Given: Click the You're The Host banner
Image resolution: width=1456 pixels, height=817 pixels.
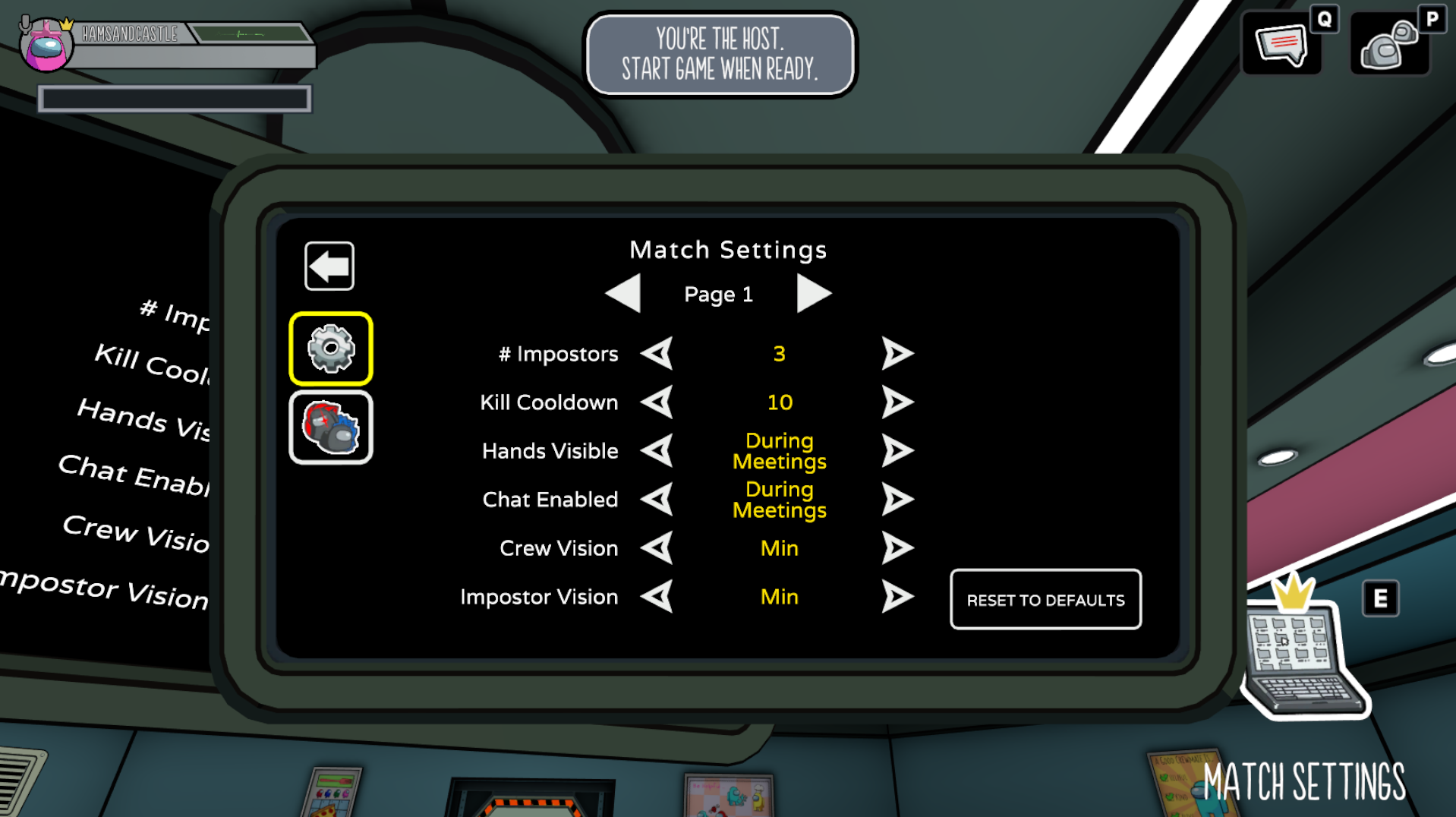Looking at the screenshot, I should click(719, 53).
